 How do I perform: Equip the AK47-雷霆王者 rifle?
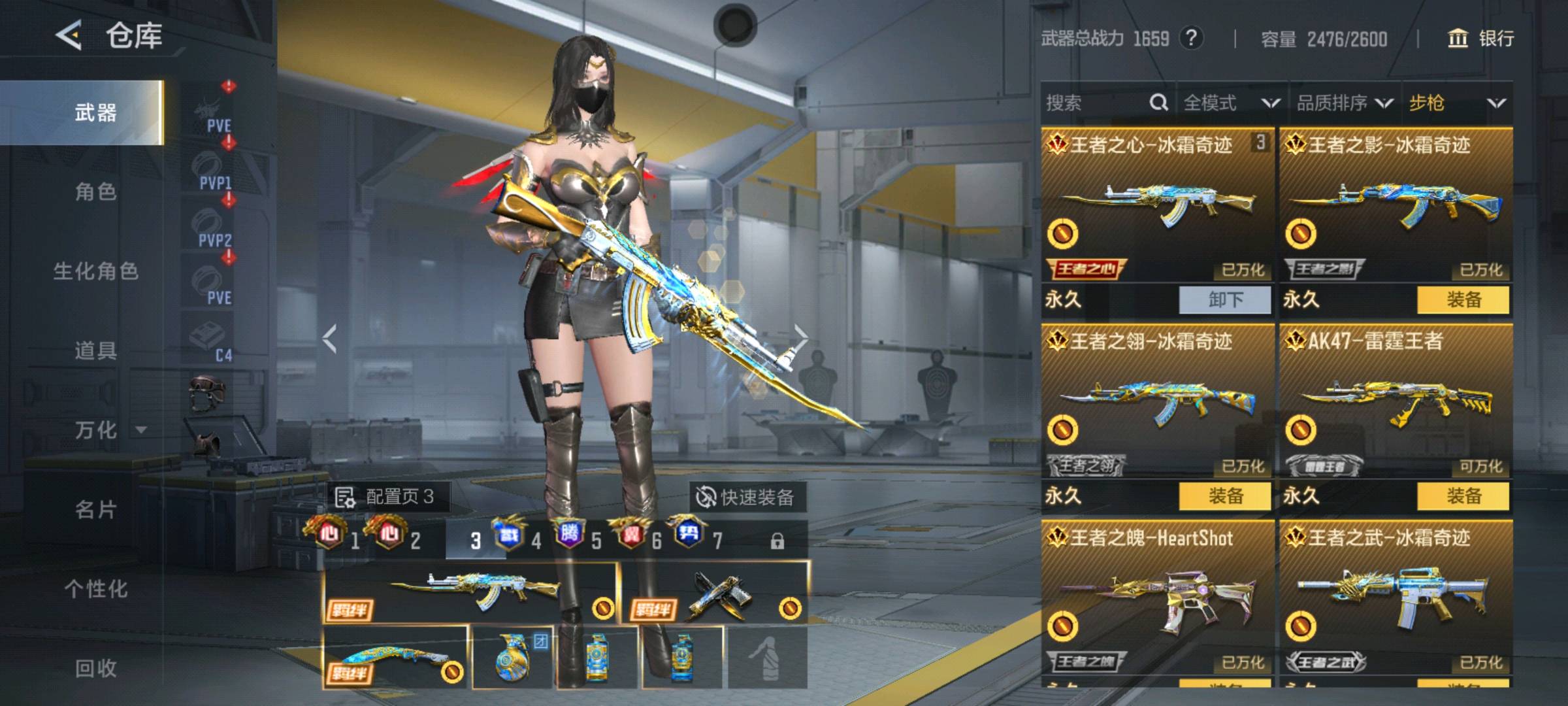[1463, 496]
